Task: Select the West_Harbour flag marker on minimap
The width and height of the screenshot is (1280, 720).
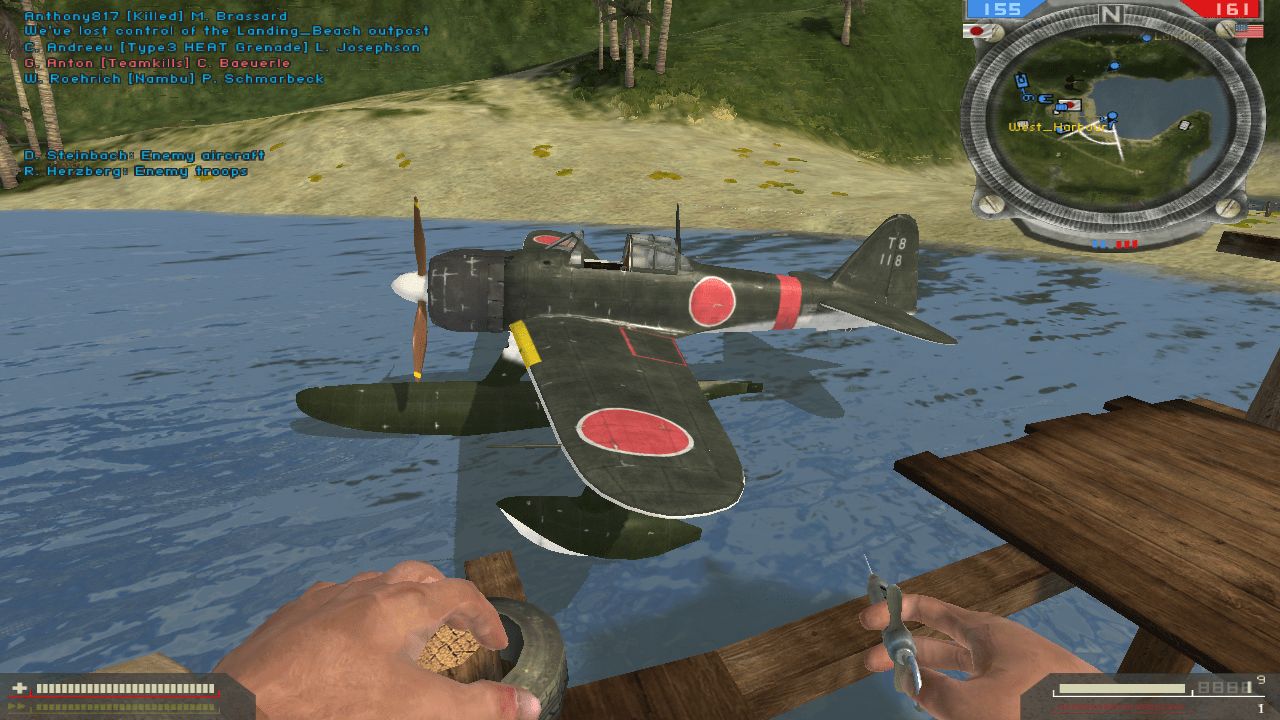Action: point(1070,105)
